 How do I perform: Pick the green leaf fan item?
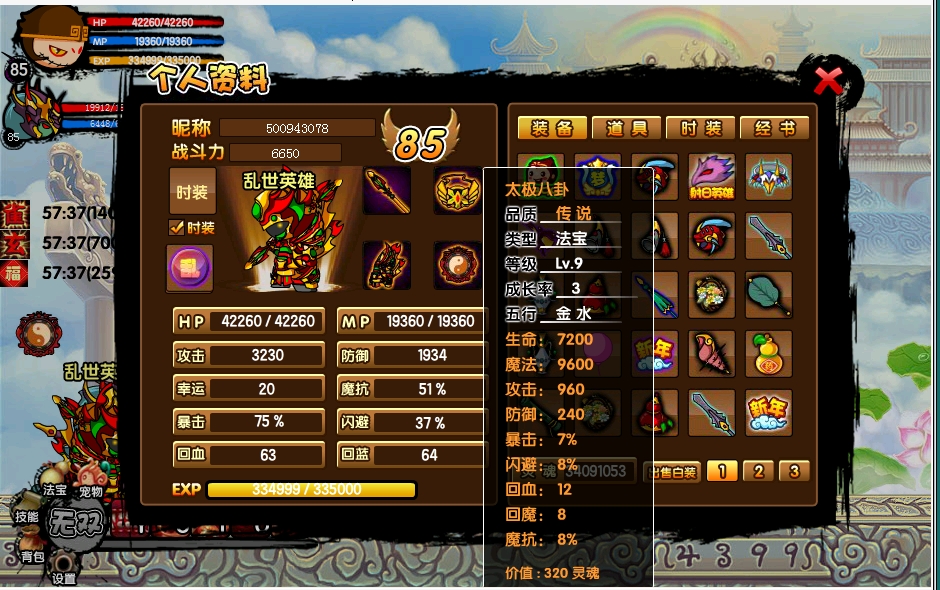pos(768,295)
